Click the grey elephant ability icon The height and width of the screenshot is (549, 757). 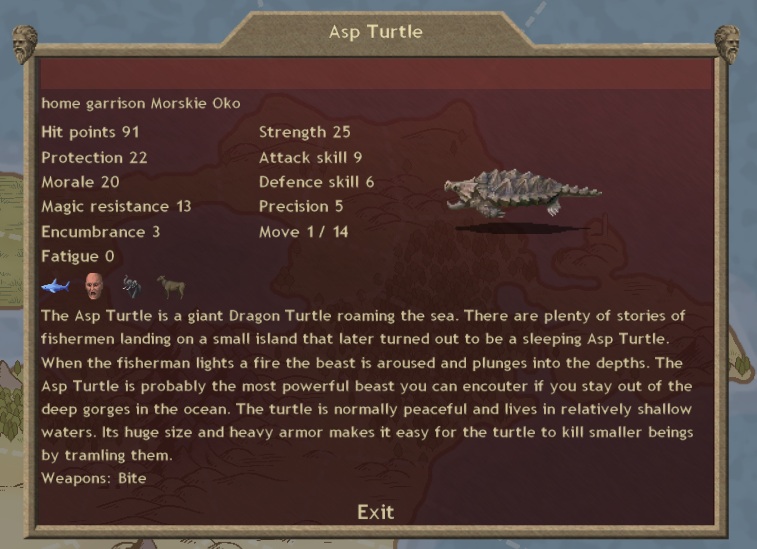[133, 288]
